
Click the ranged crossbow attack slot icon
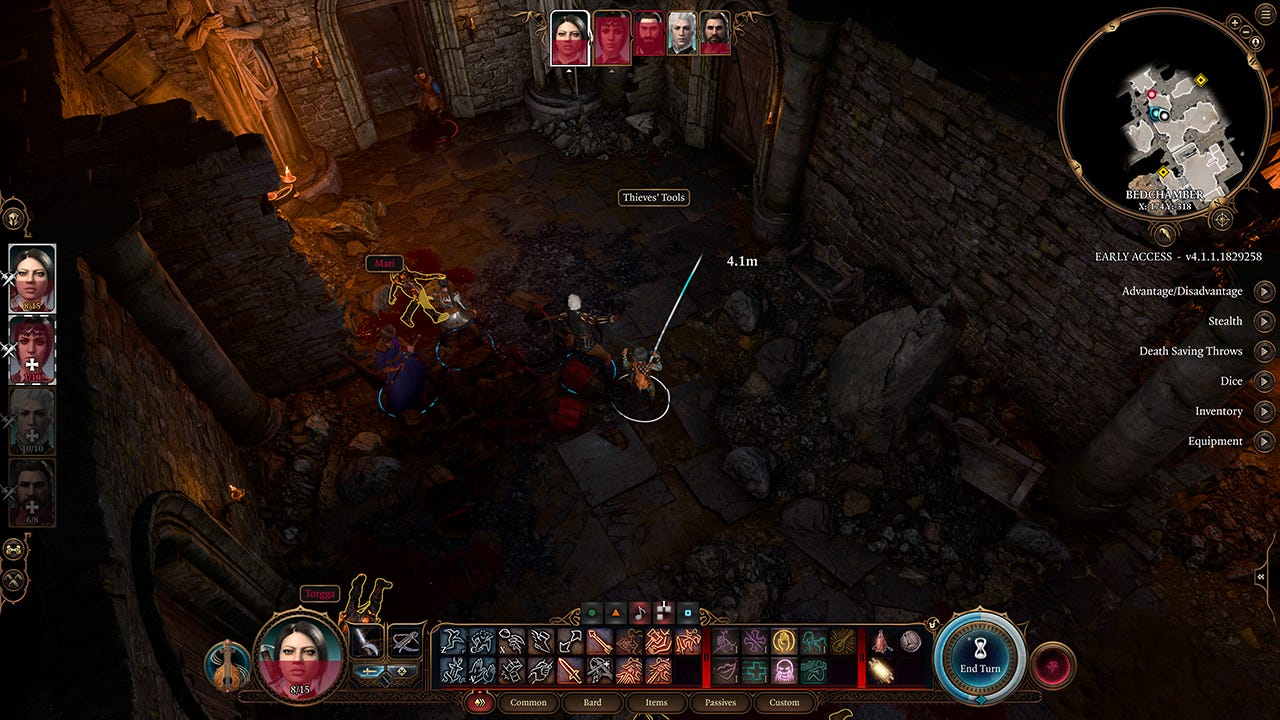(404, 641)
